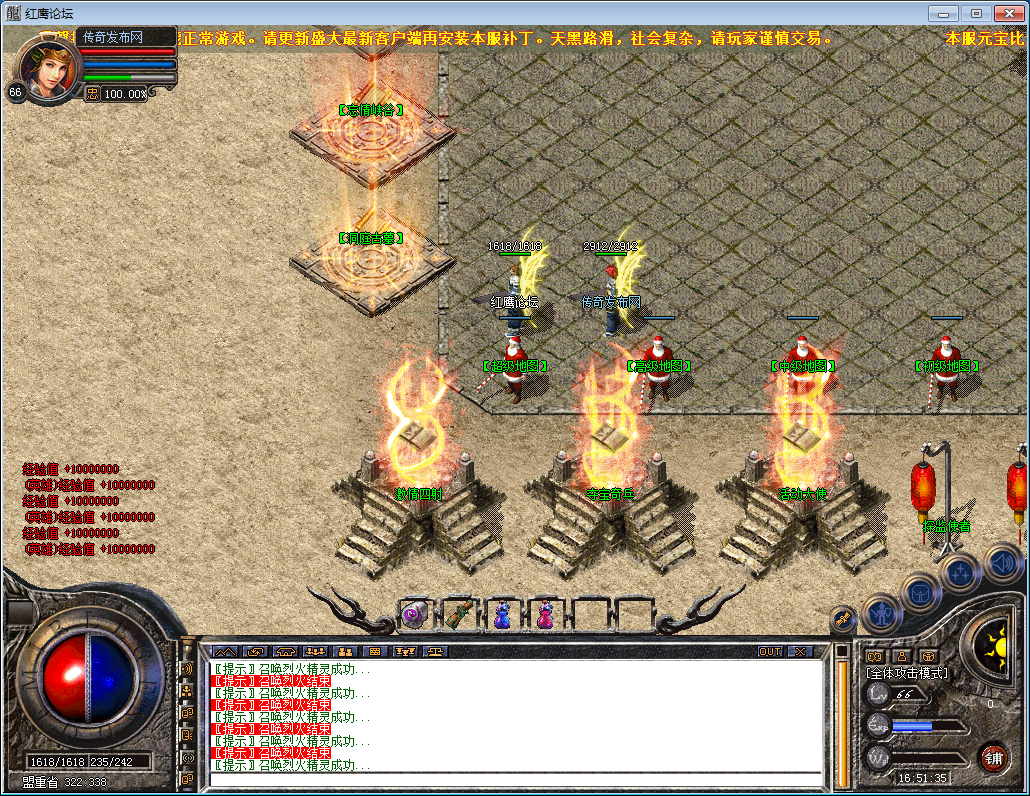Close the chat panel with X
The image size is (1030, 796).
[799, 651]
